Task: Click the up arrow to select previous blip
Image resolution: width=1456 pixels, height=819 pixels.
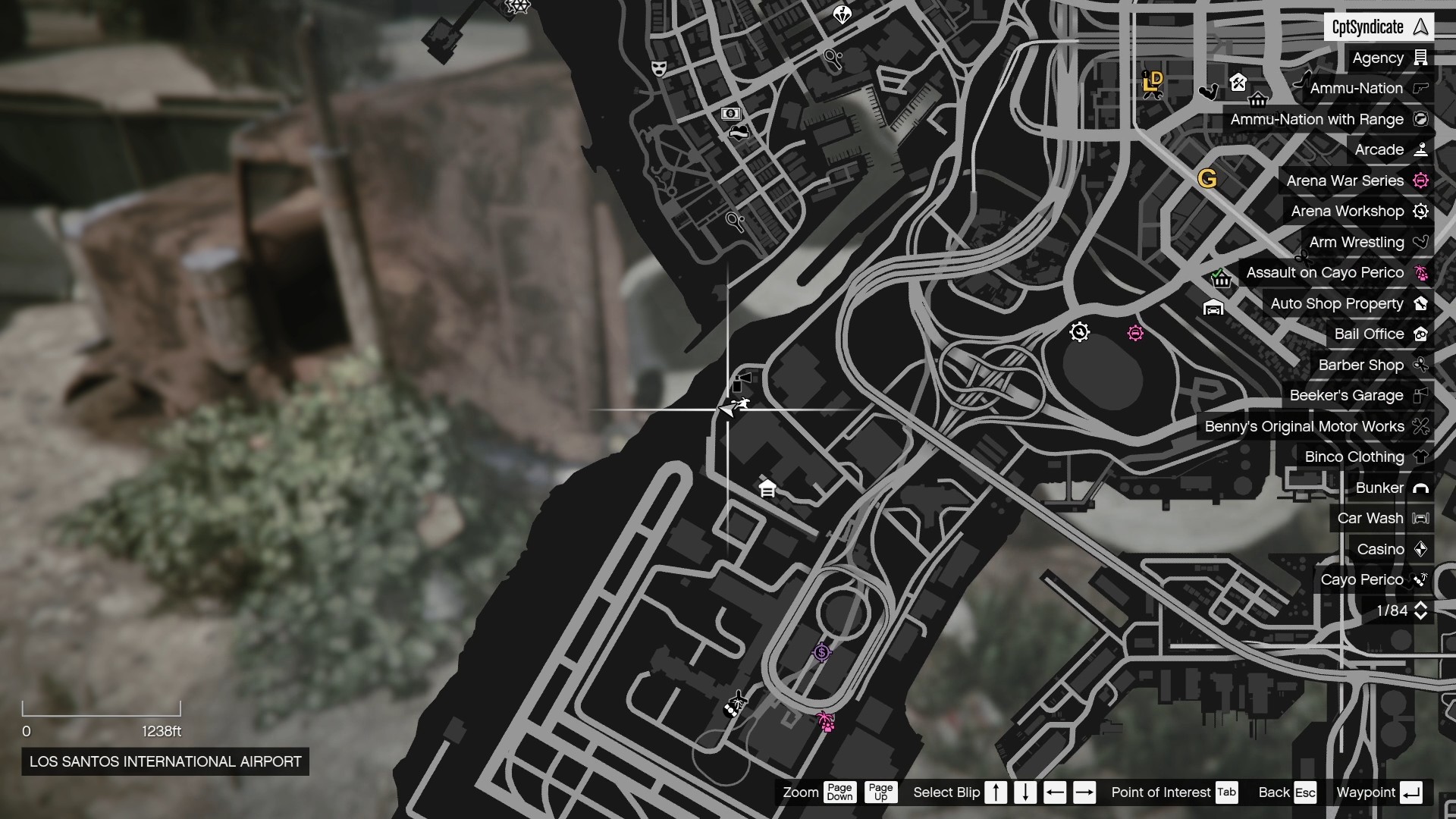Action: pos(996,792)
